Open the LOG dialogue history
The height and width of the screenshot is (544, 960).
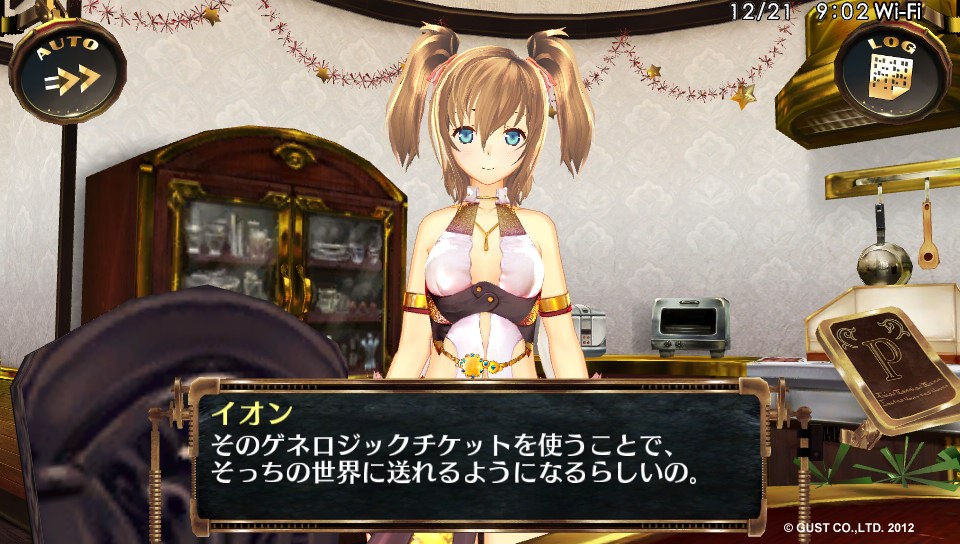click(x=889, y=70)
